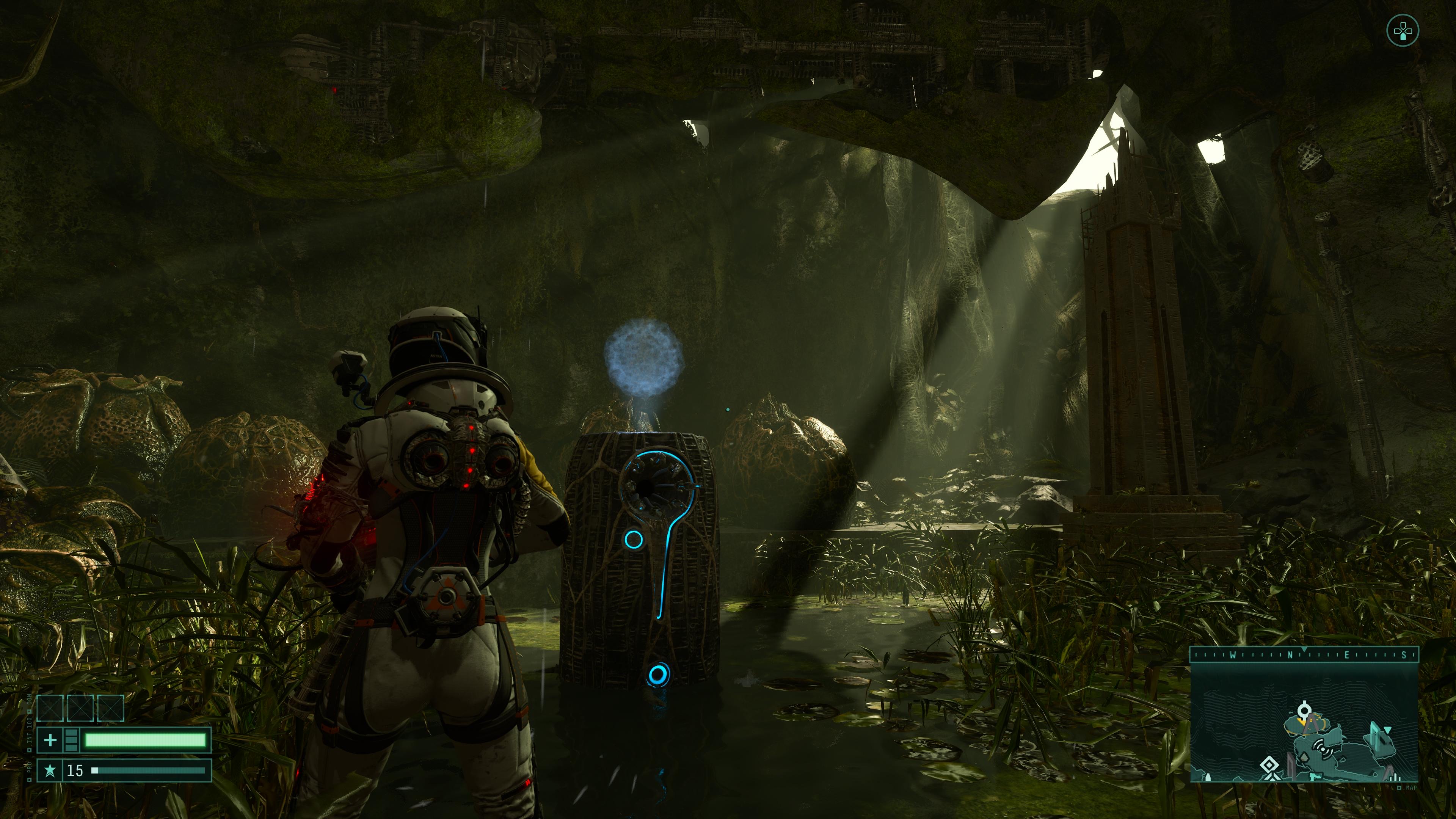Click the health plus icon

[x=50, y=740]
